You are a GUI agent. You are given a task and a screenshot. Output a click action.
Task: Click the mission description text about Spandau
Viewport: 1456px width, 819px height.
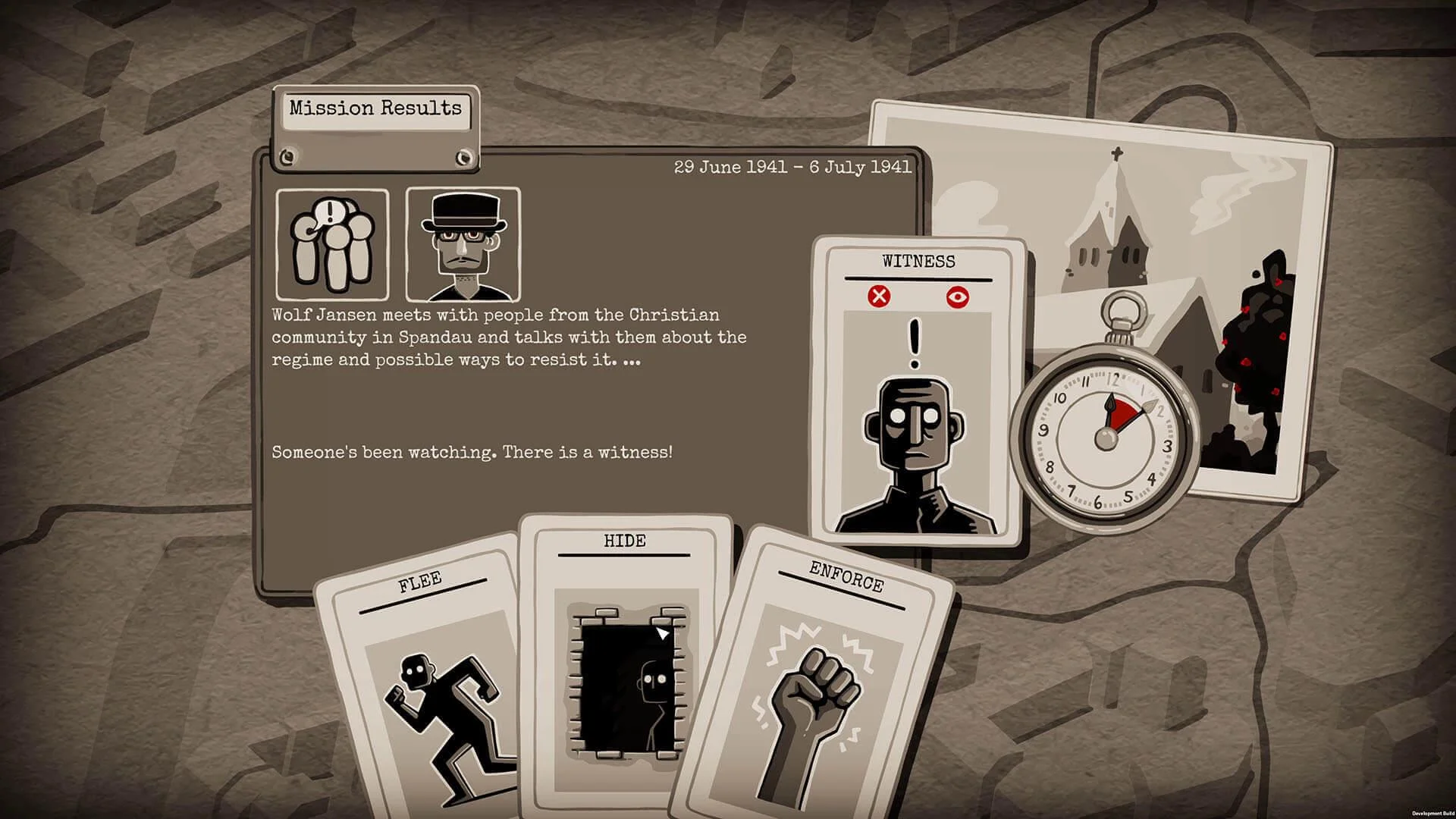(x=508, y=338)
